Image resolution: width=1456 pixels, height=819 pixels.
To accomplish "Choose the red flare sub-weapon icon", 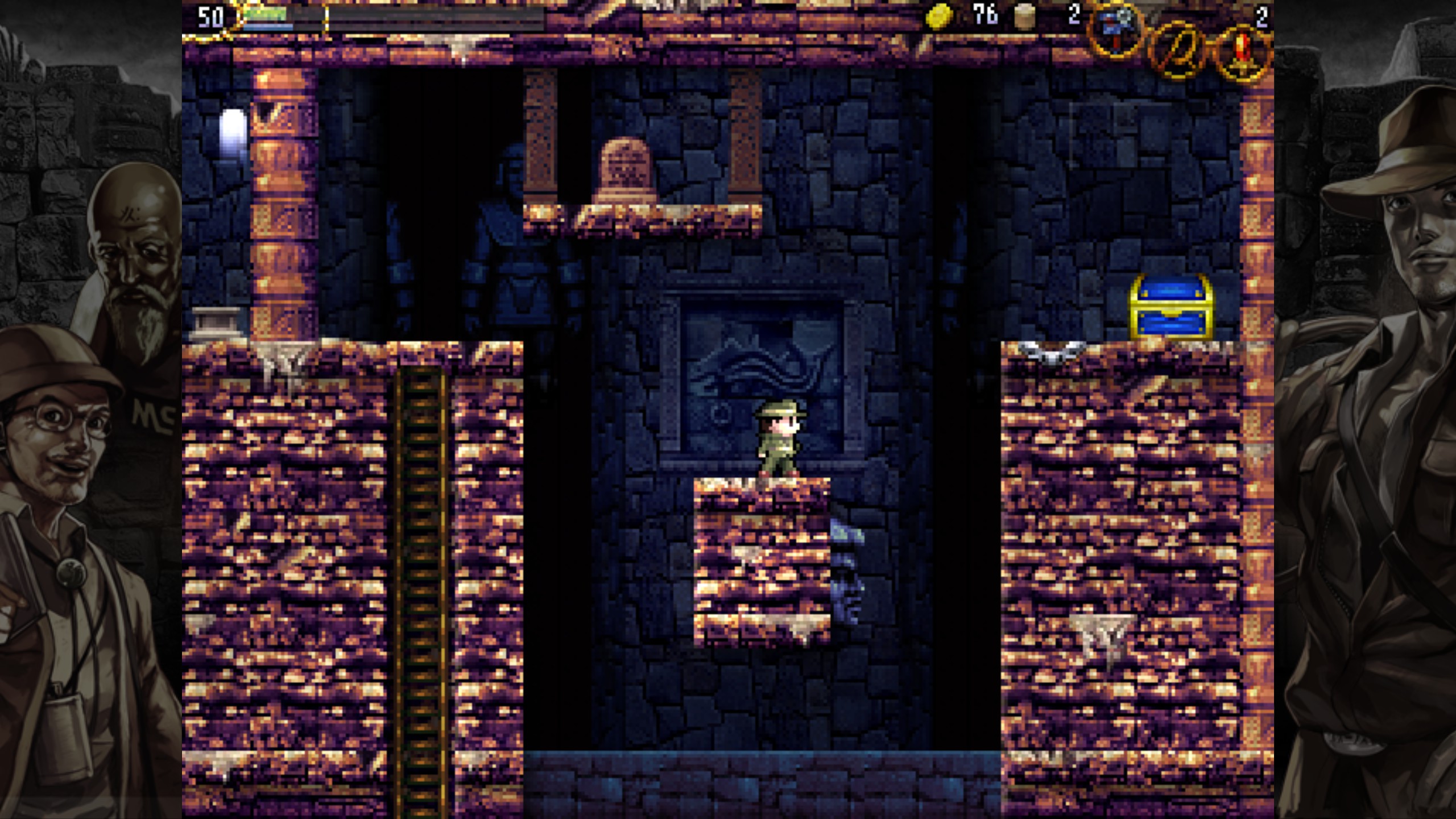I will click(1243, 52).
